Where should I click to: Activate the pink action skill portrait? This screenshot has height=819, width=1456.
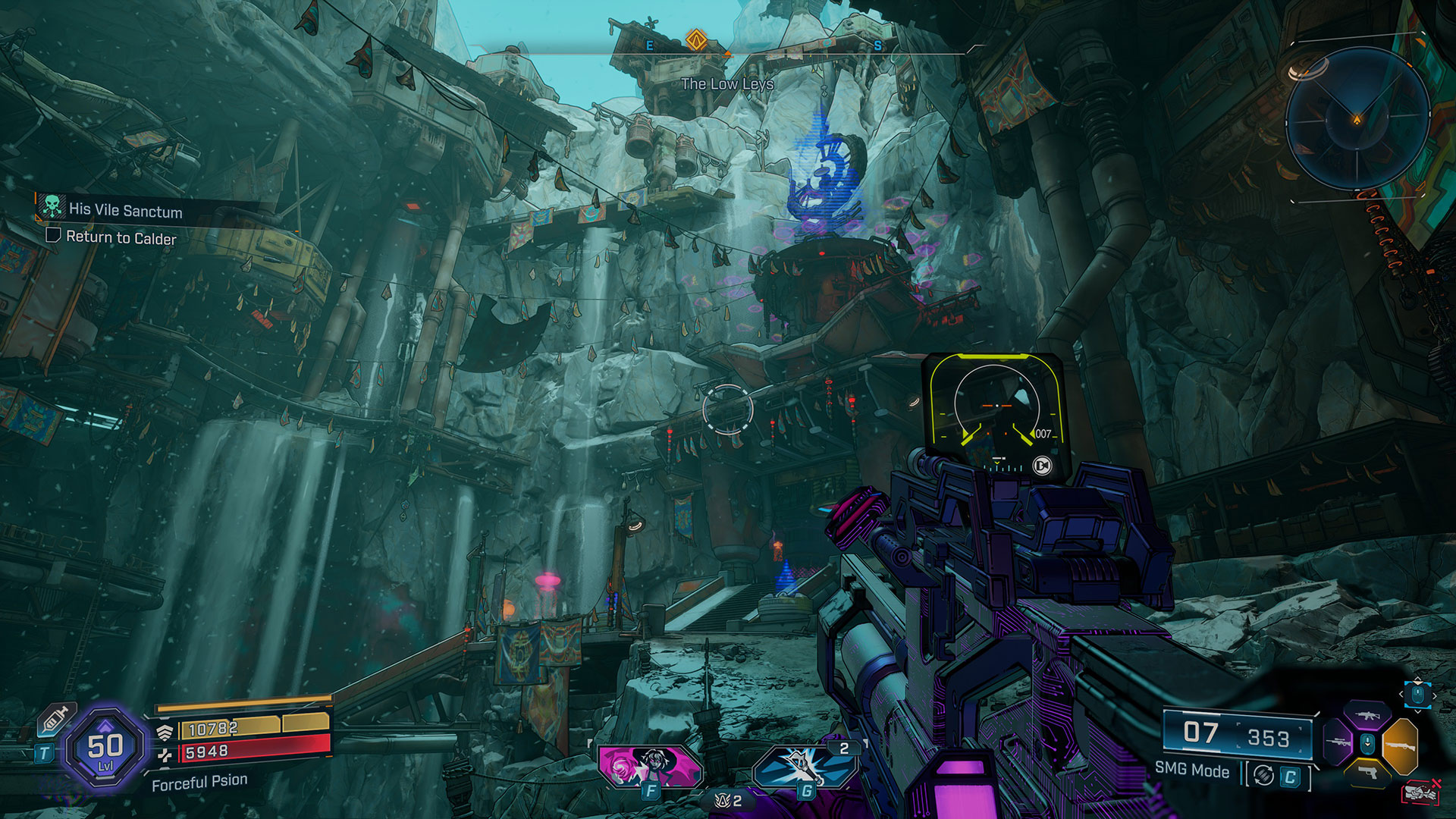tap(650, 764)
